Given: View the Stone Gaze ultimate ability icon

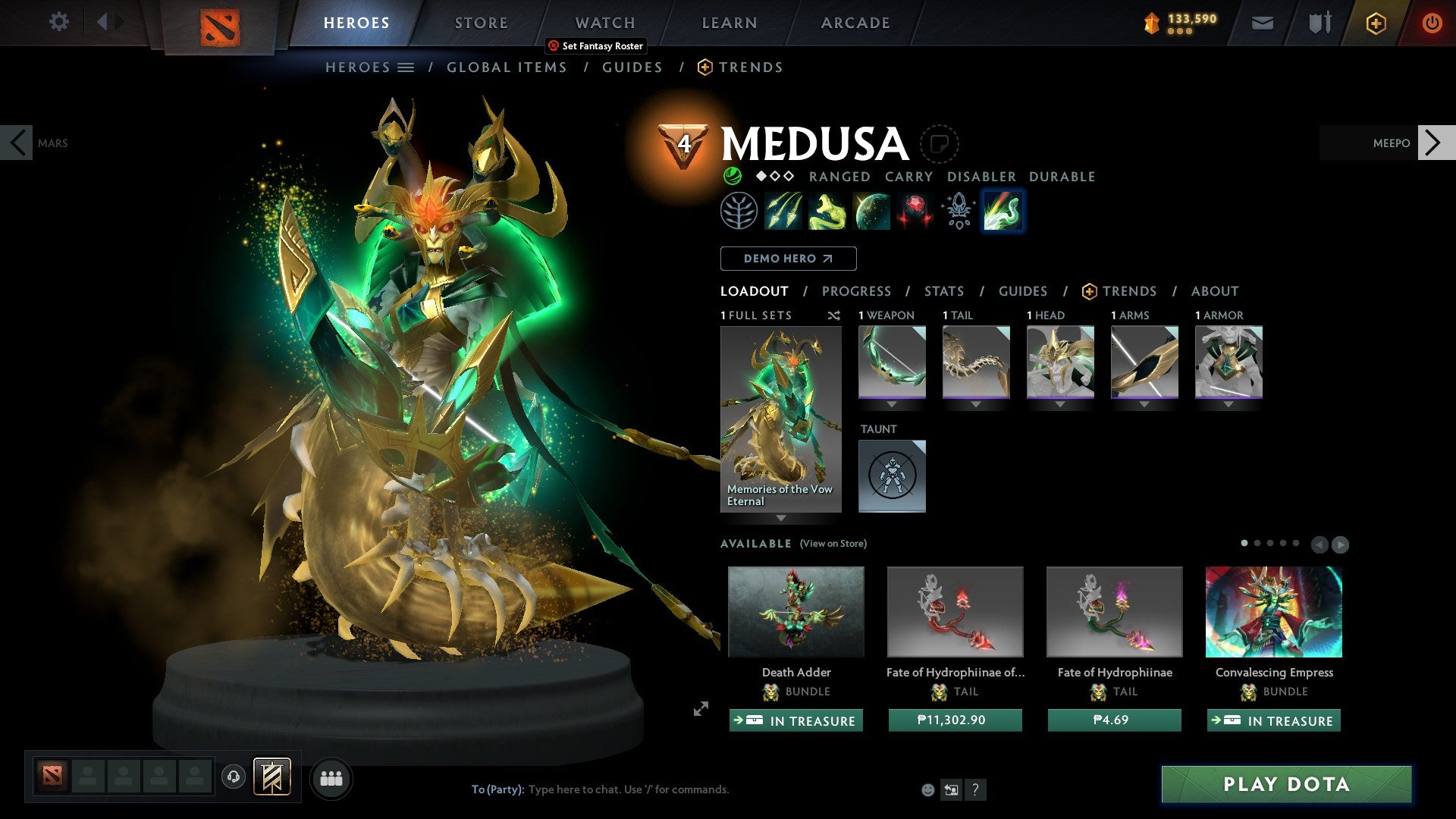Looking at the screenshot, I should pos(915,212).
